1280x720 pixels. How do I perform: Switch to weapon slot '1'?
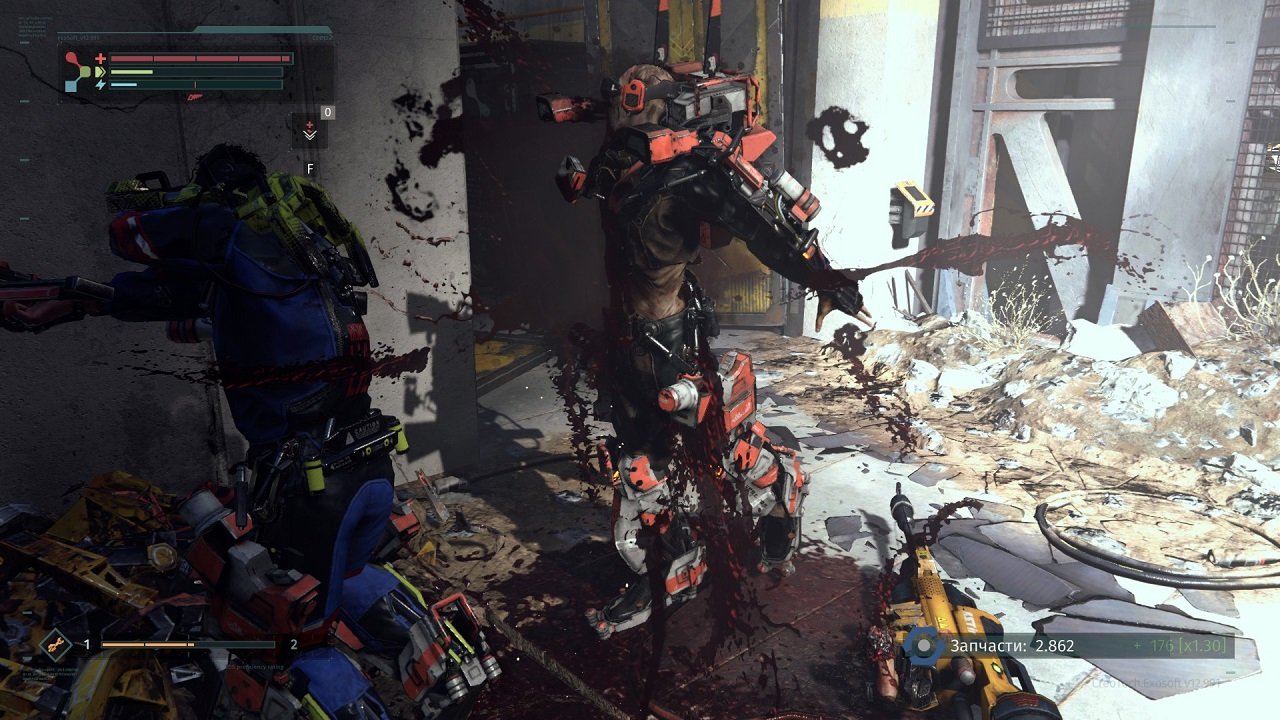[x=87, y=644]
